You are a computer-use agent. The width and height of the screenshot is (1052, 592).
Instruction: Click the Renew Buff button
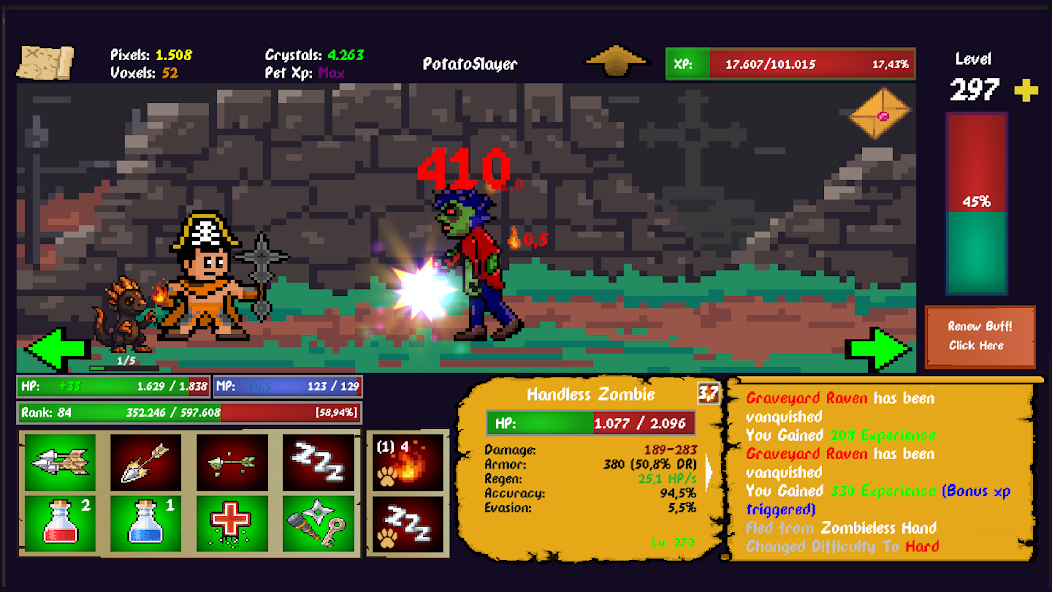pyautogui.click(x=979, y=336)
